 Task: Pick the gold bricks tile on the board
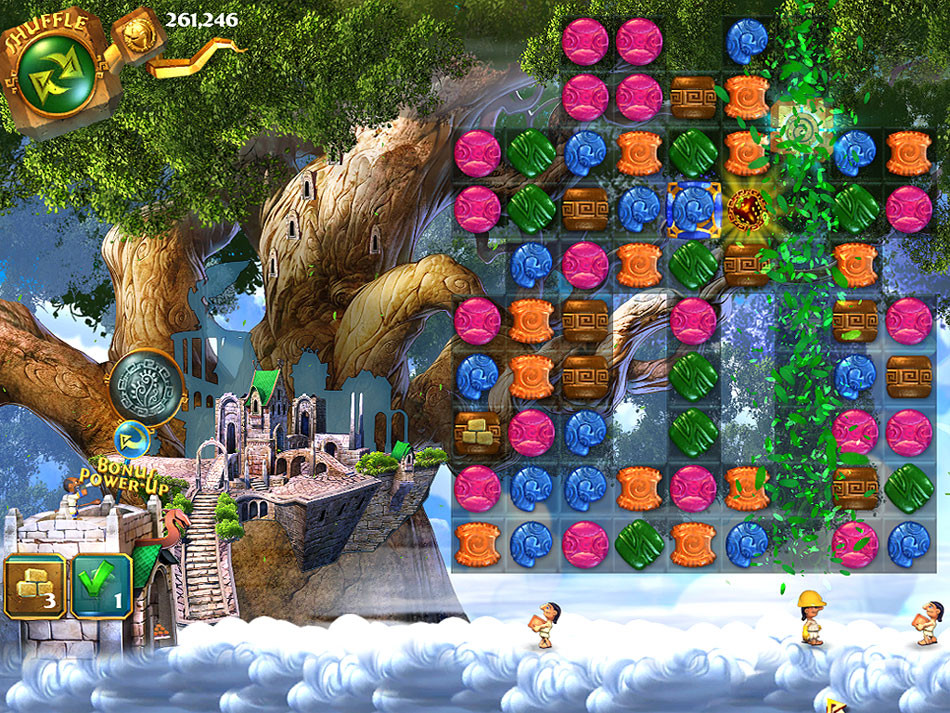[x=476, y=430]
